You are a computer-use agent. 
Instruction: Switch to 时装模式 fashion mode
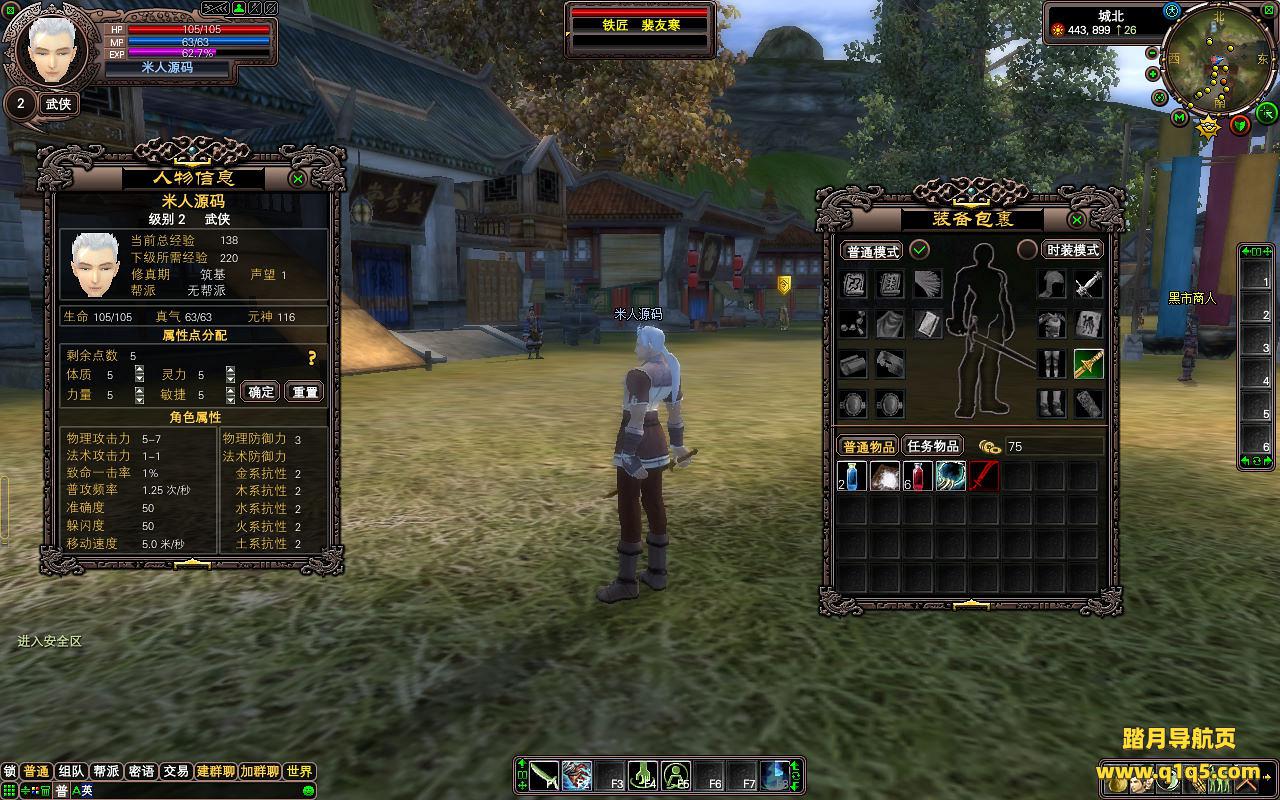(1072, 250)
